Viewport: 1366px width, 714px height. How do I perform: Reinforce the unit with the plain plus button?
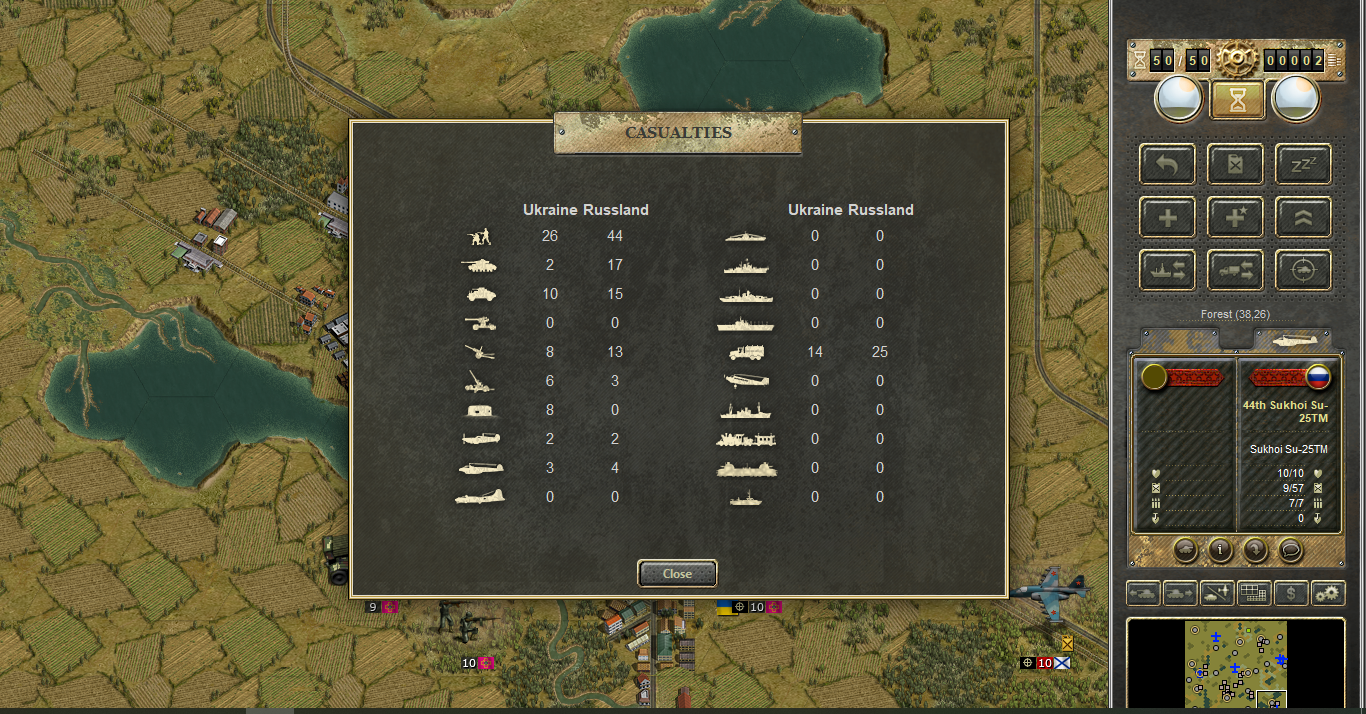coord(1167,217)
